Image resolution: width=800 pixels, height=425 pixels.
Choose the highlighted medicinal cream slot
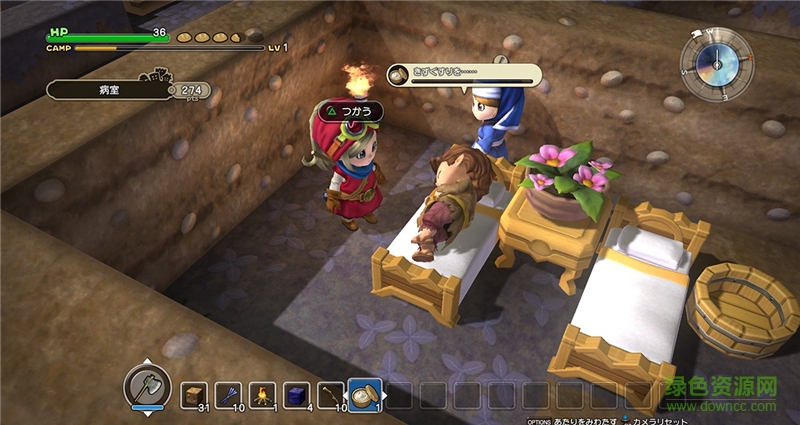pyautogui.click(x=364, y=394)
